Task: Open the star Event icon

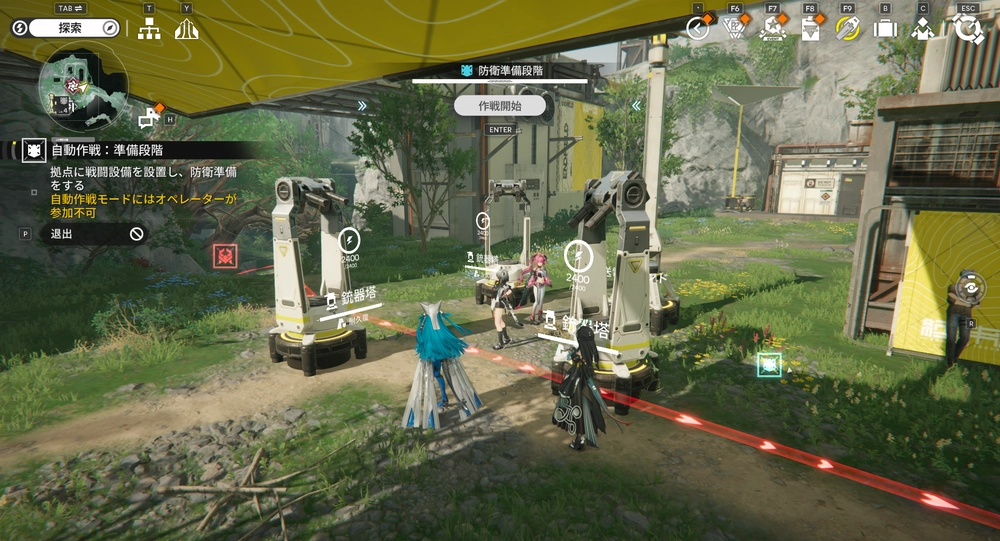Action: [x=772, y=29]
